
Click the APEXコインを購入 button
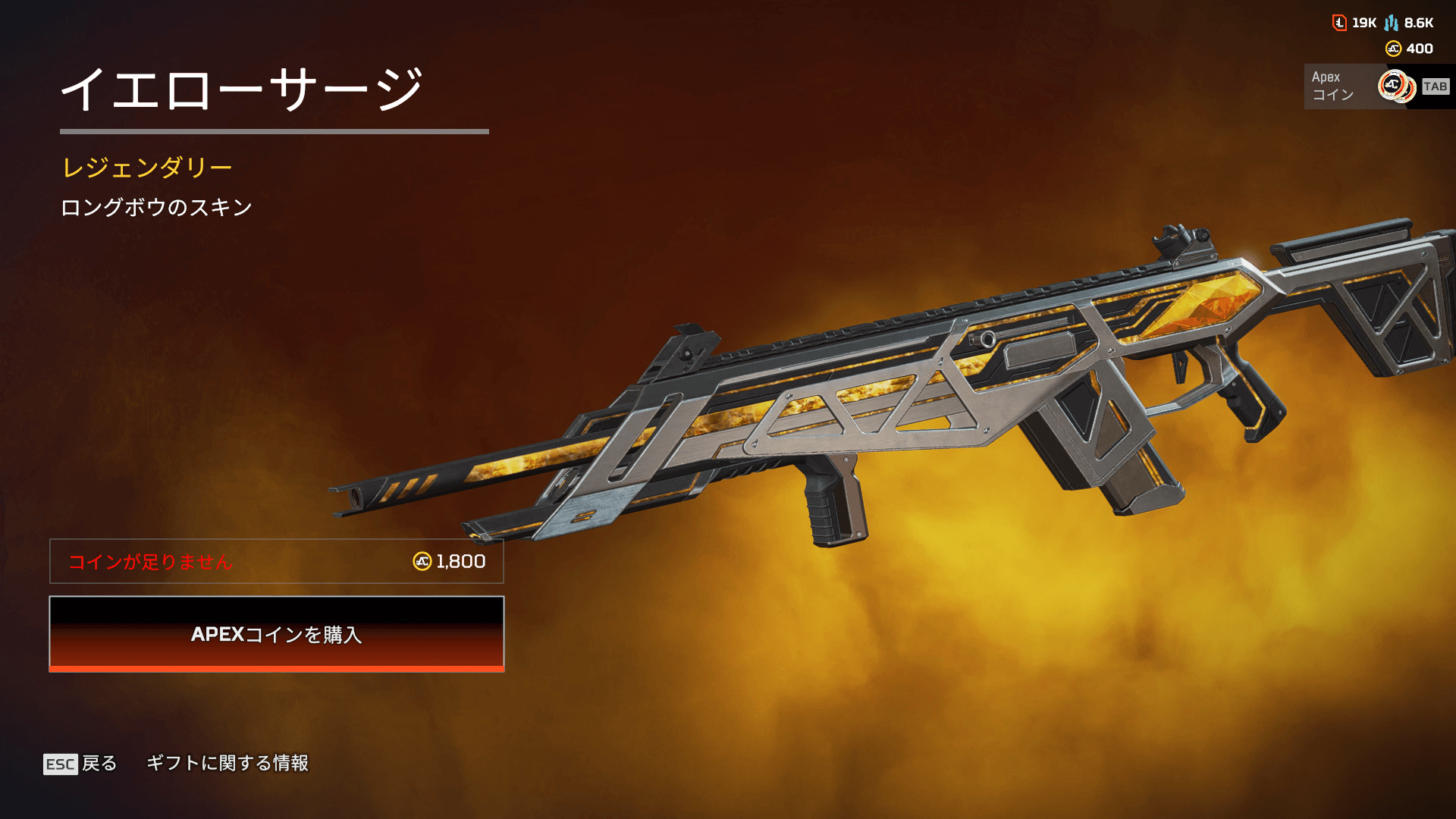[x=277, y=634]
